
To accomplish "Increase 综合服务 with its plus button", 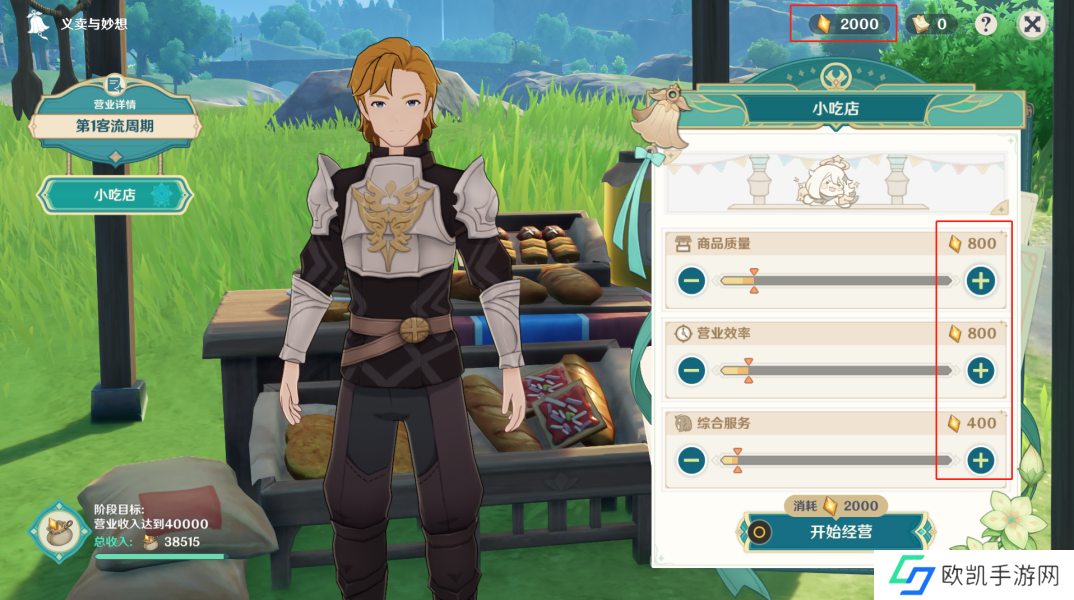I will click(x=981, y=460).
